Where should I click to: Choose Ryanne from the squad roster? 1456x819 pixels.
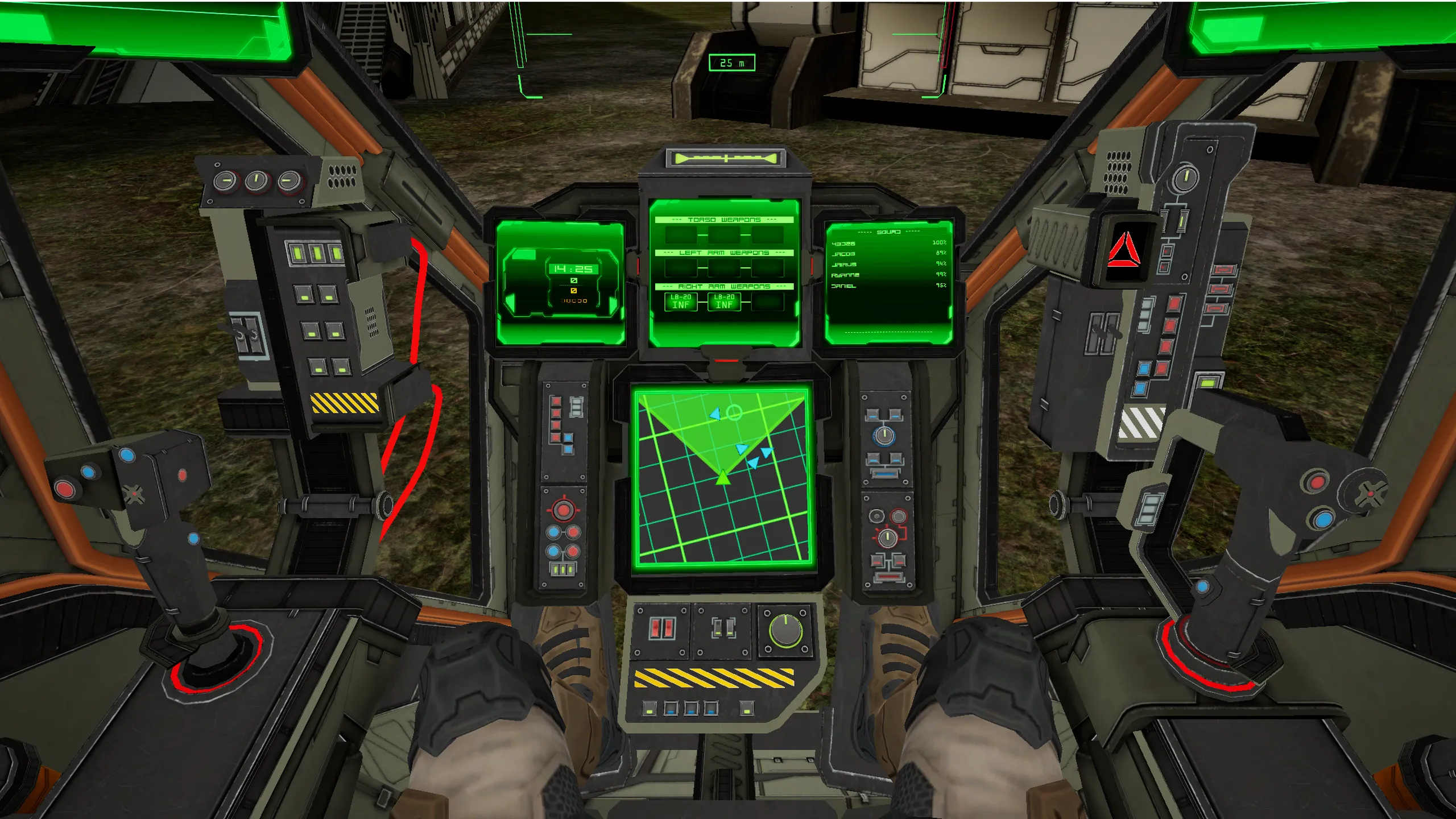click(x=845, y=275)
